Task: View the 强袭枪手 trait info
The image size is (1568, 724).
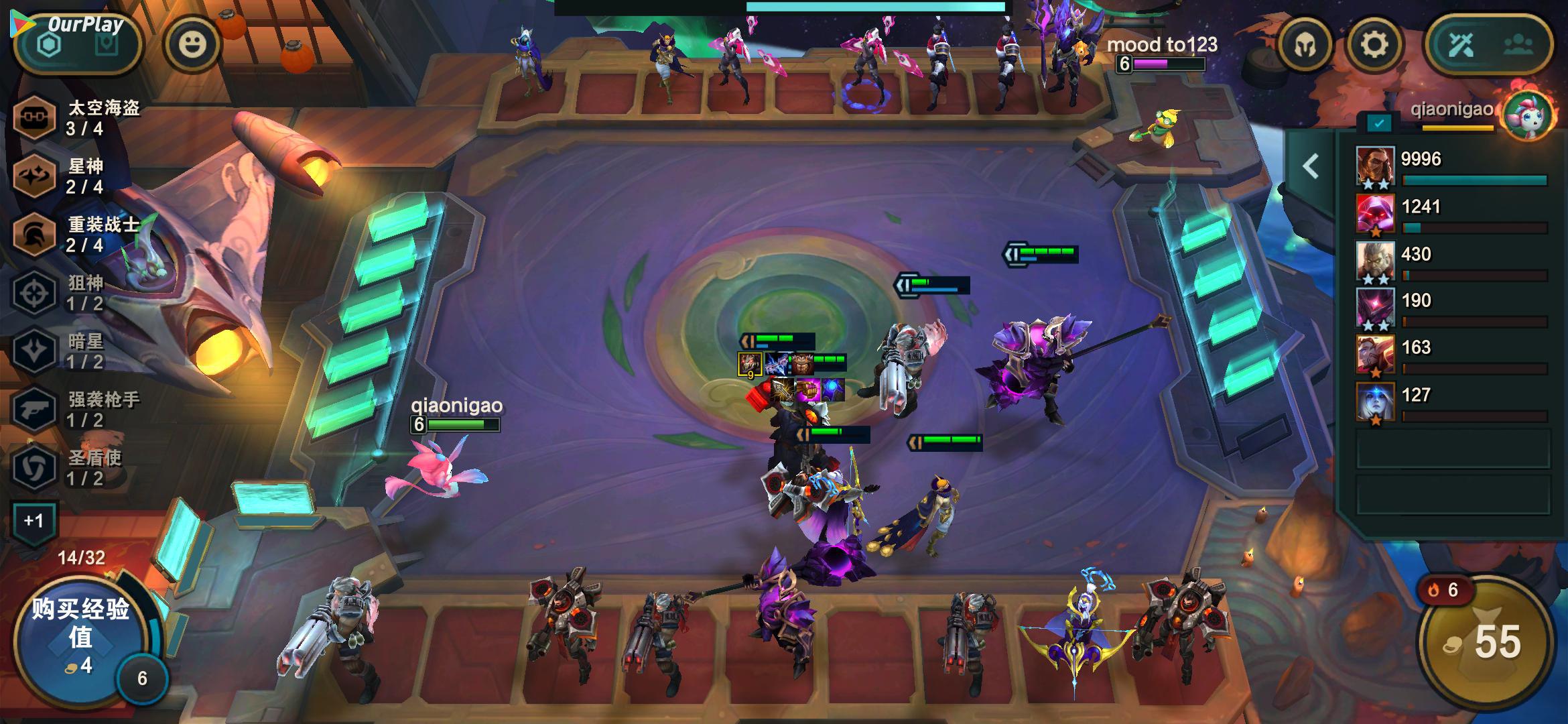Action: tap(34, 409)
